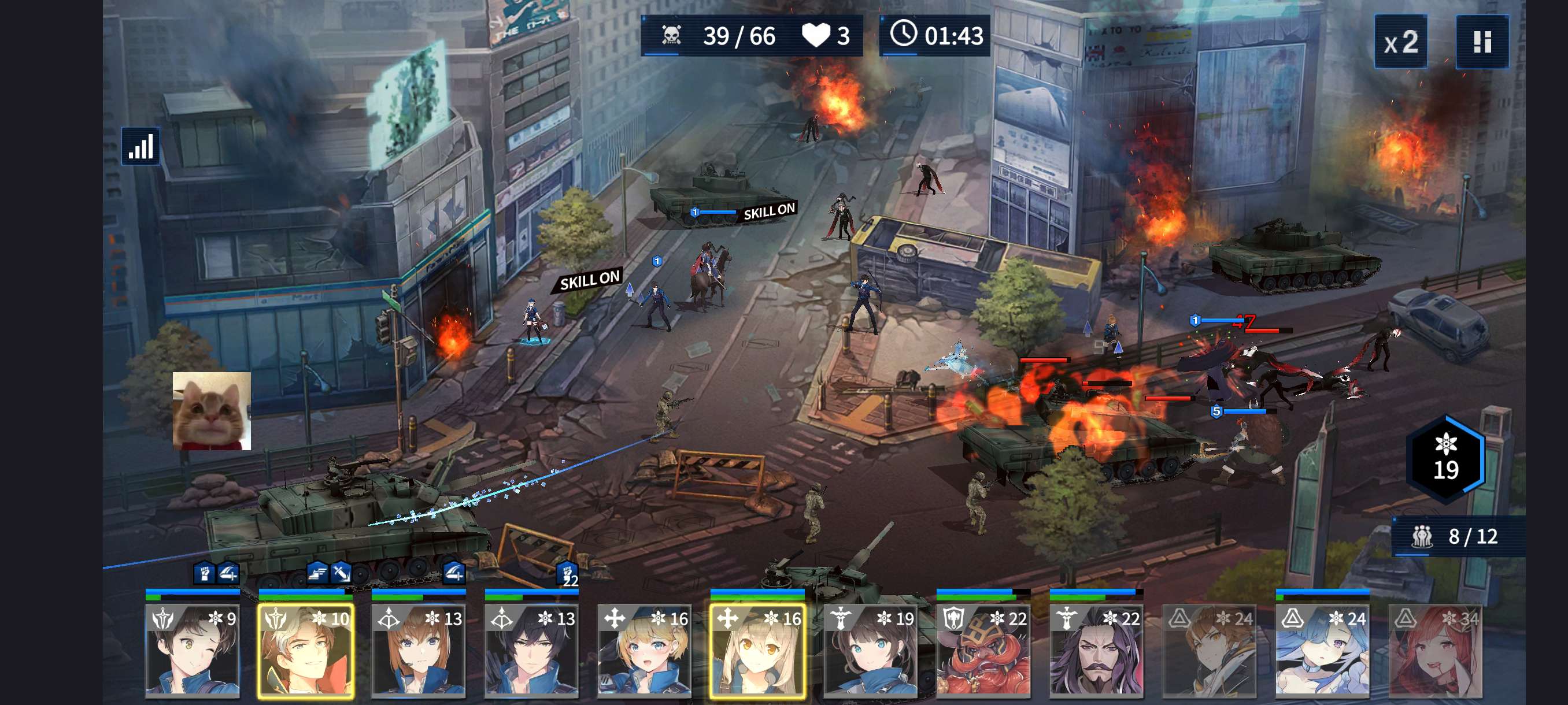
Task: Toggle the x2 battle speed button
Action: tap(1400, 42)
